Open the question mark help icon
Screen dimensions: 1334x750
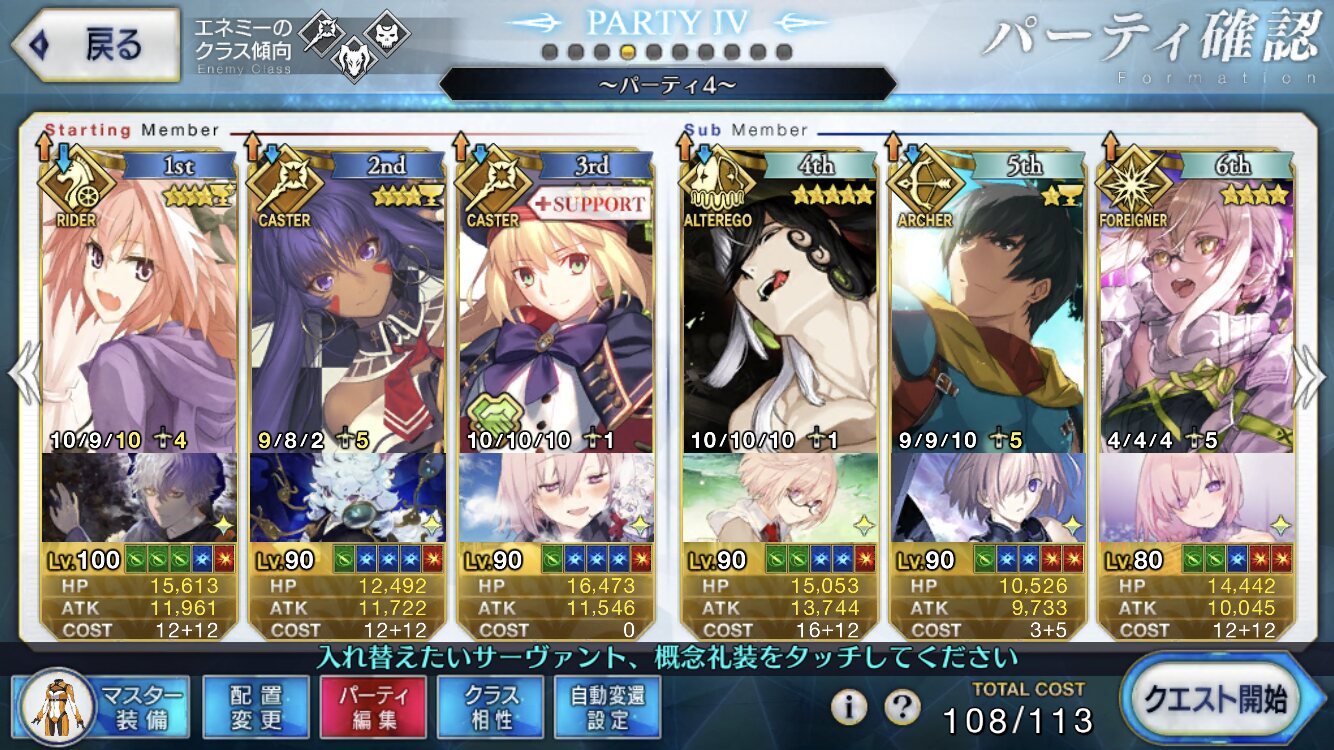click(902, 707)
